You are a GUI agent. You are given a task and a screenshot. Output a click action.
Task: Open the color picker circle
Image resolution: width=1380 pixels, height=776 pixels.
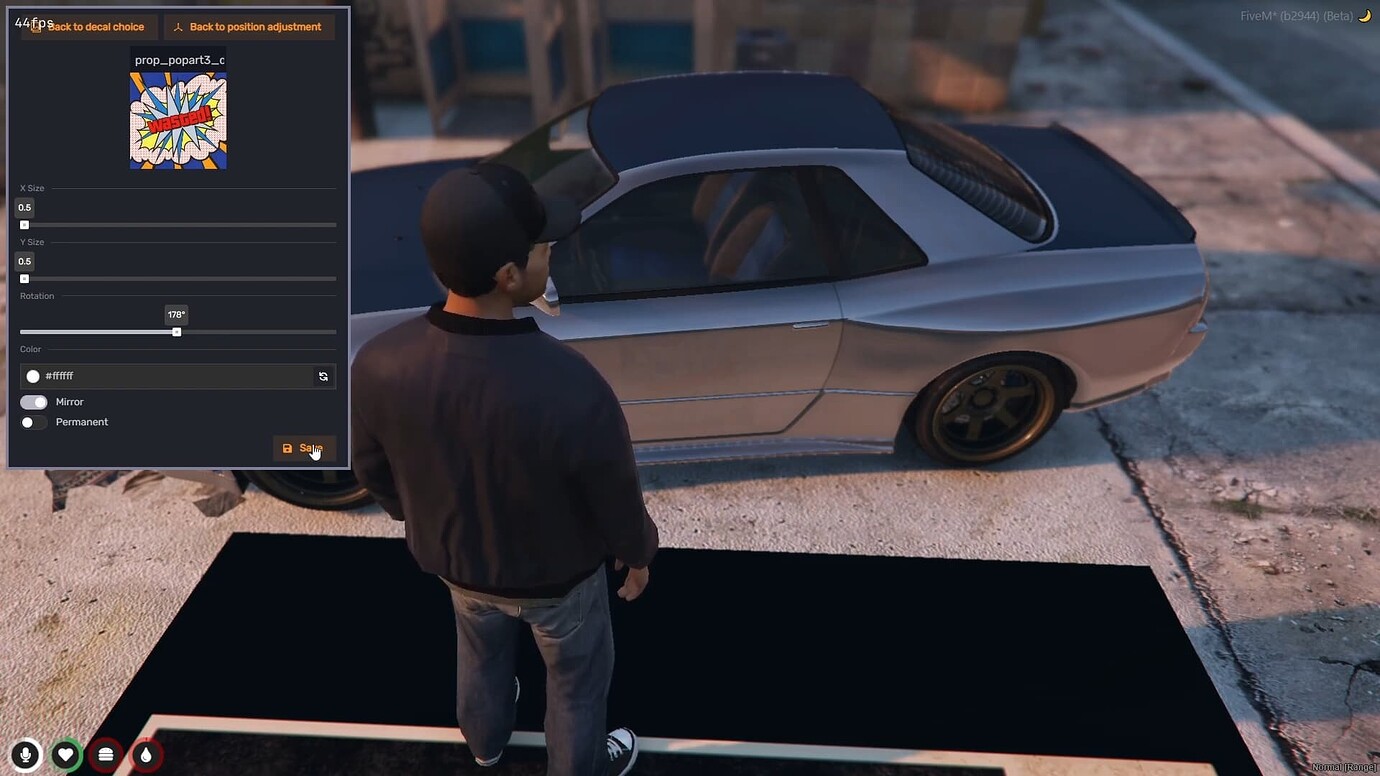33,376
